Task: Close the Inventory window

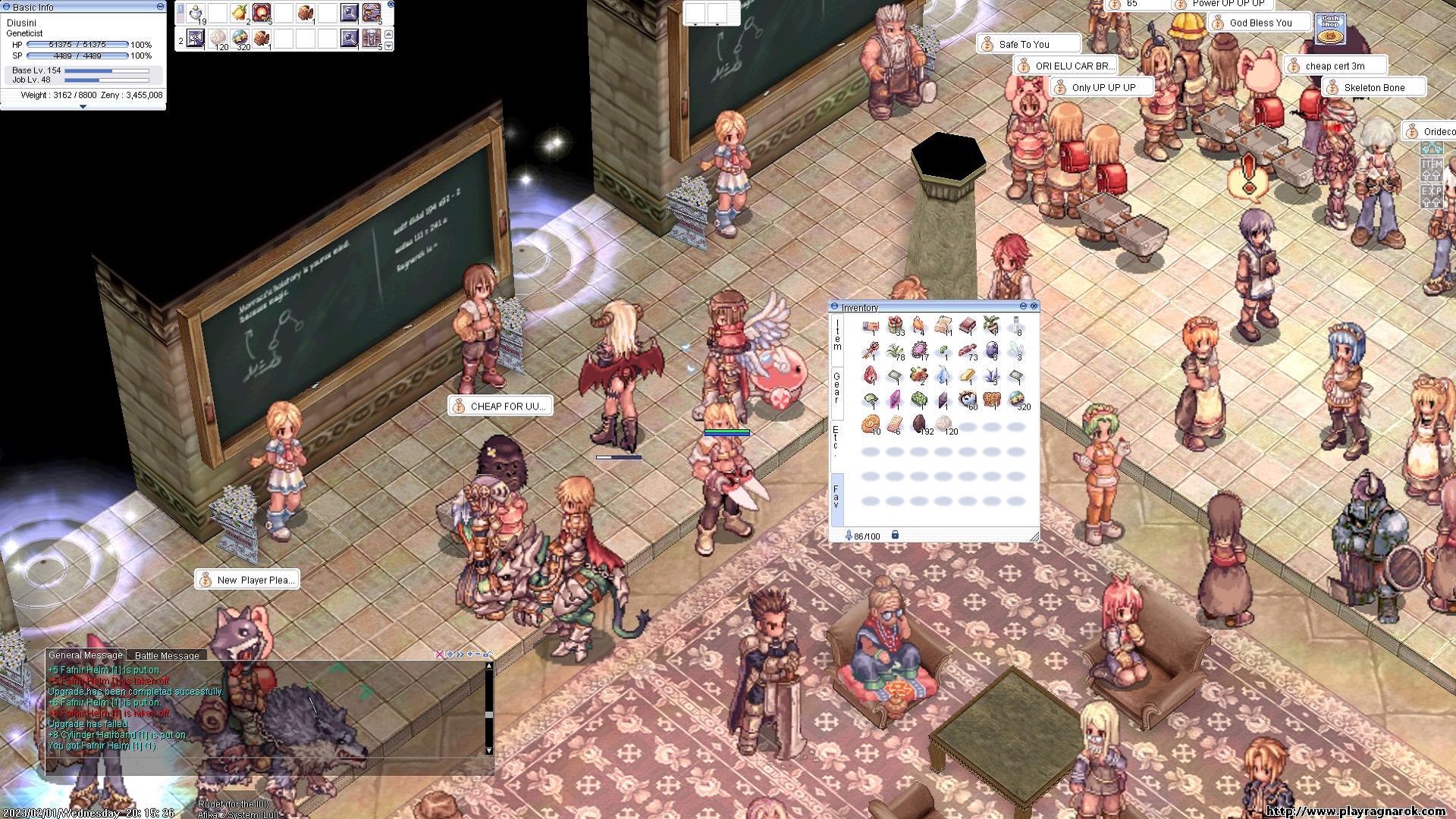Action: [x=1034, y=306]
